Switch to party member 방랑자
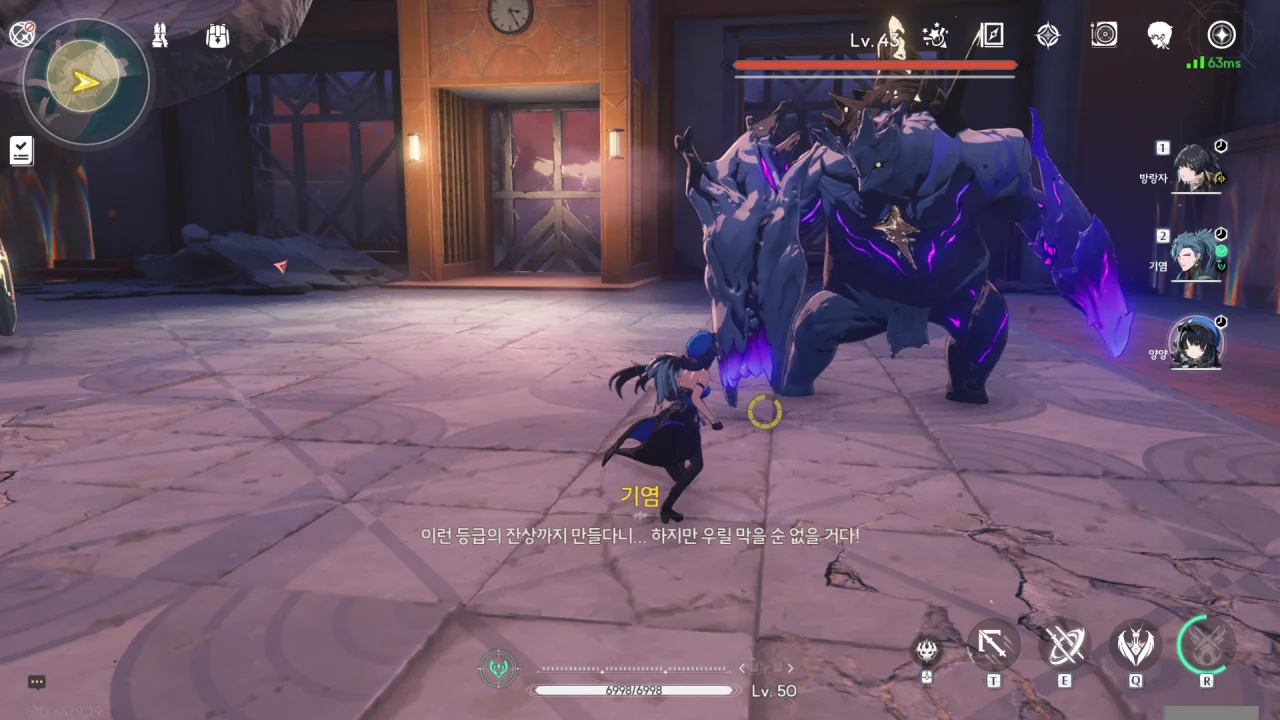1280x720 pixels. point(1196,168)
